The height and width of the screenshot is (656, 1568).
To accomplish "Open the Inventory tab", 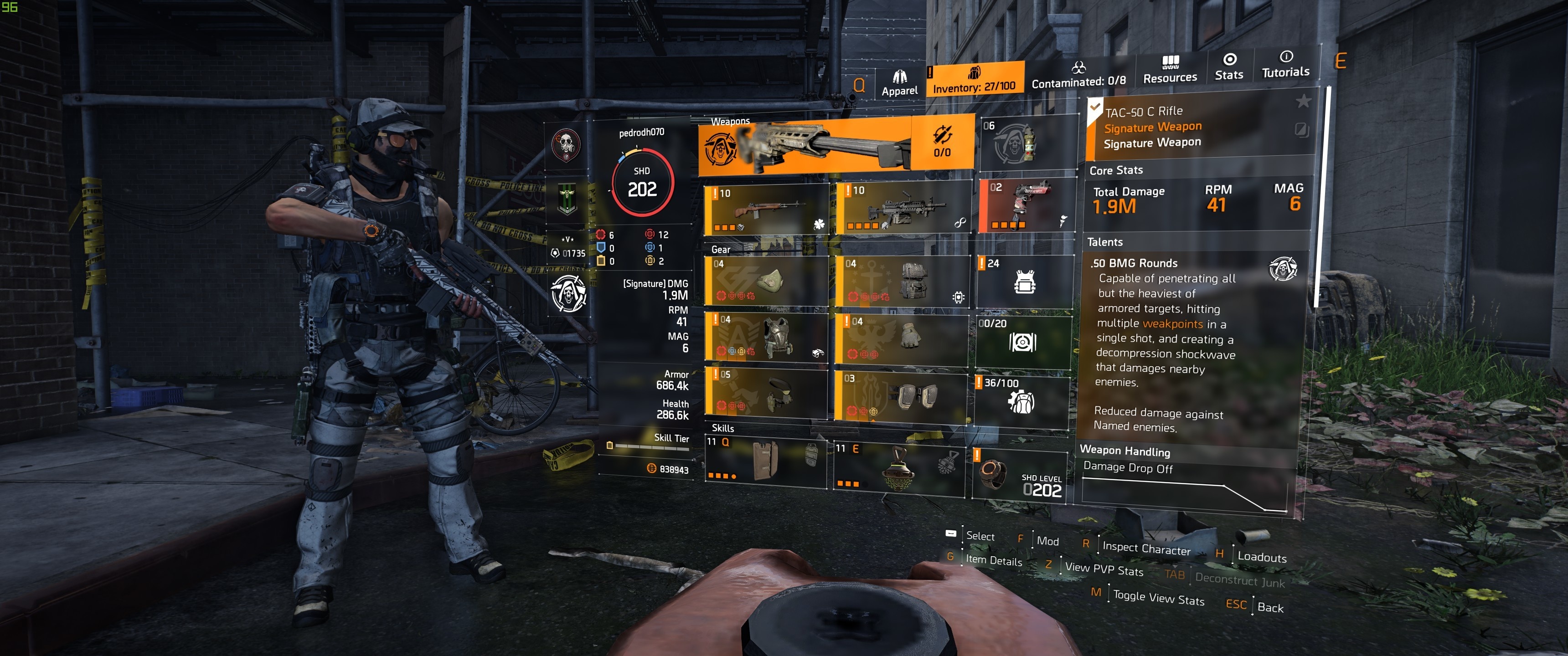I will point(974,80).
